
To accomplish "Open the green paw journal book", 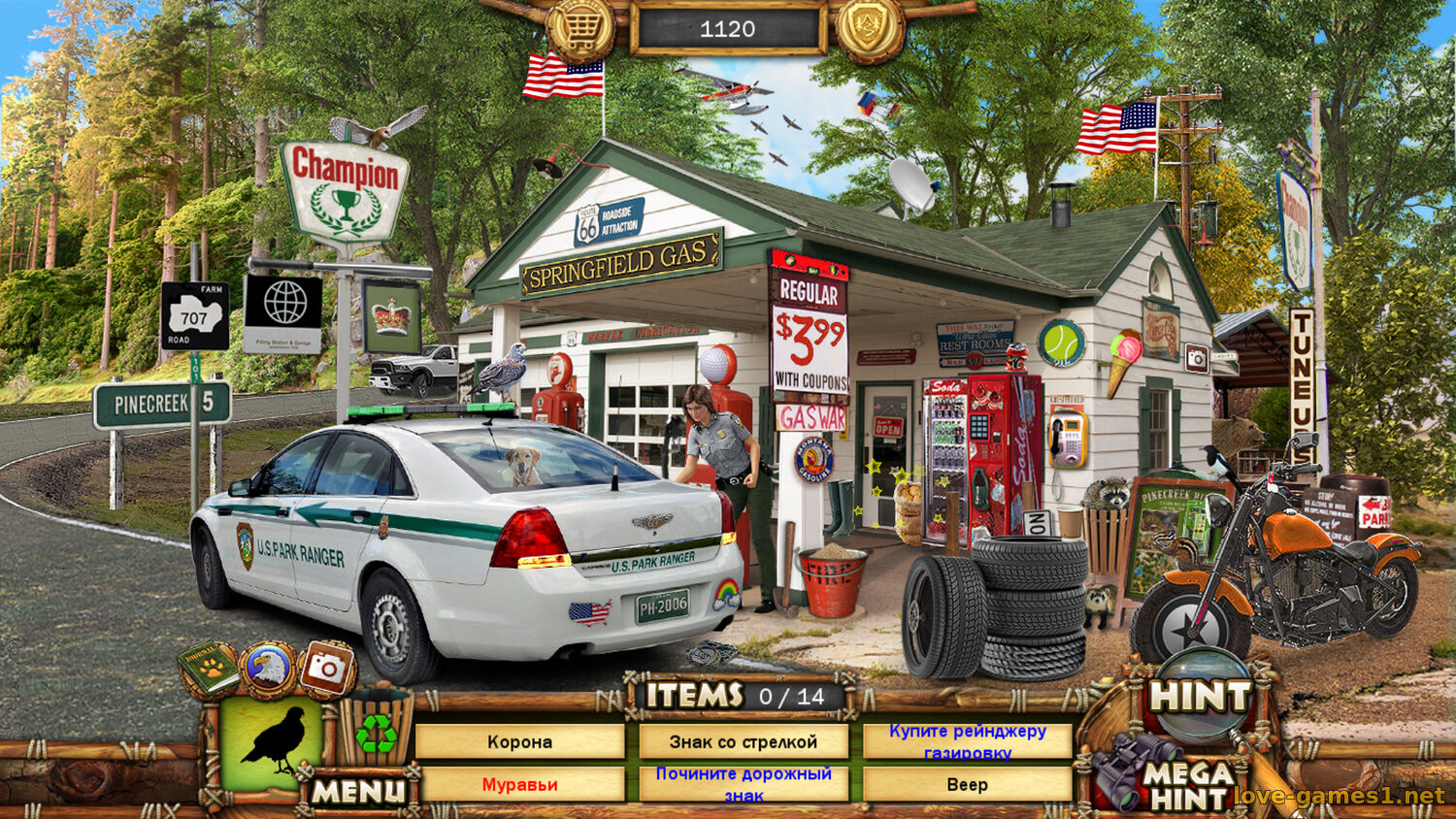I will (209, 669).
